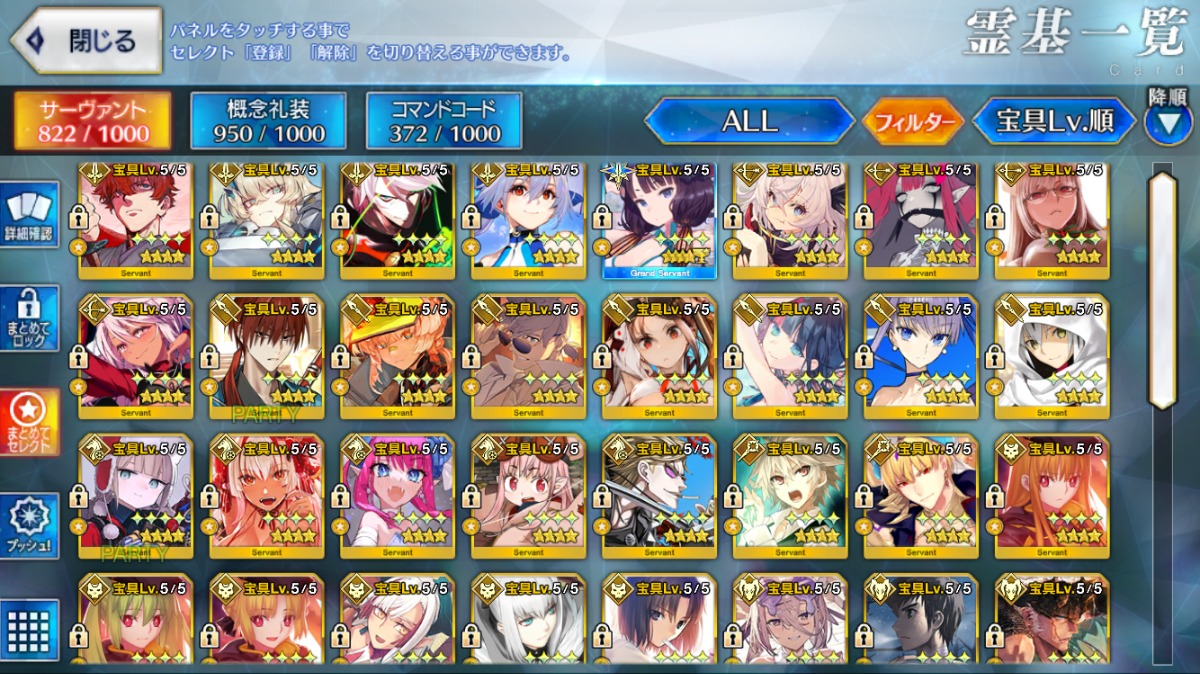This screenshot has width=1200, height=674.
Task: Close the Spirit Origin list with 閉じる
Action: click(x=86, y=41)
